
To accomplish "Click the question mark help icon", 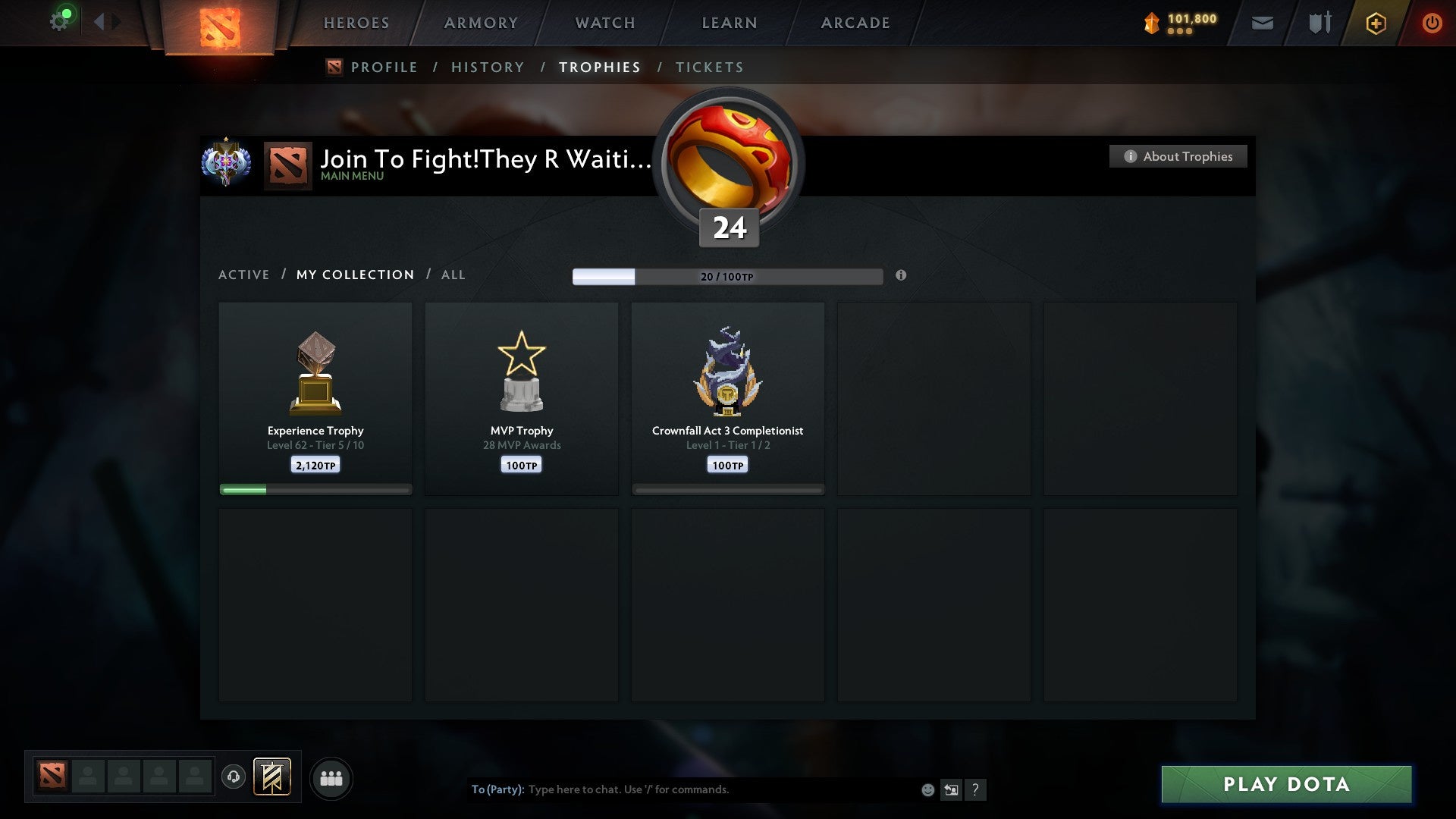I will (x=976, y=789).
